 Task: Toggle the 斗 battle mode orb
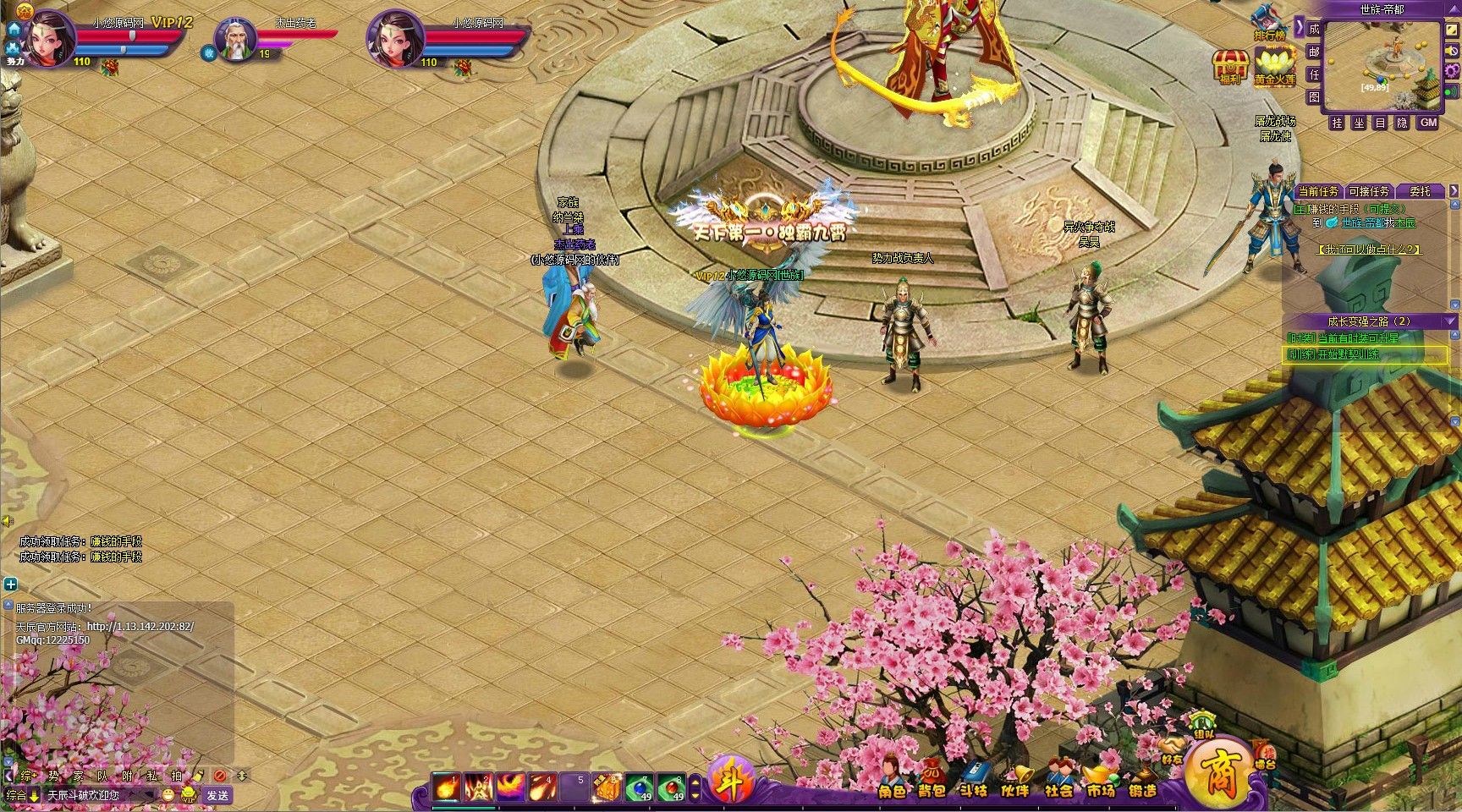tap(731, 779)
